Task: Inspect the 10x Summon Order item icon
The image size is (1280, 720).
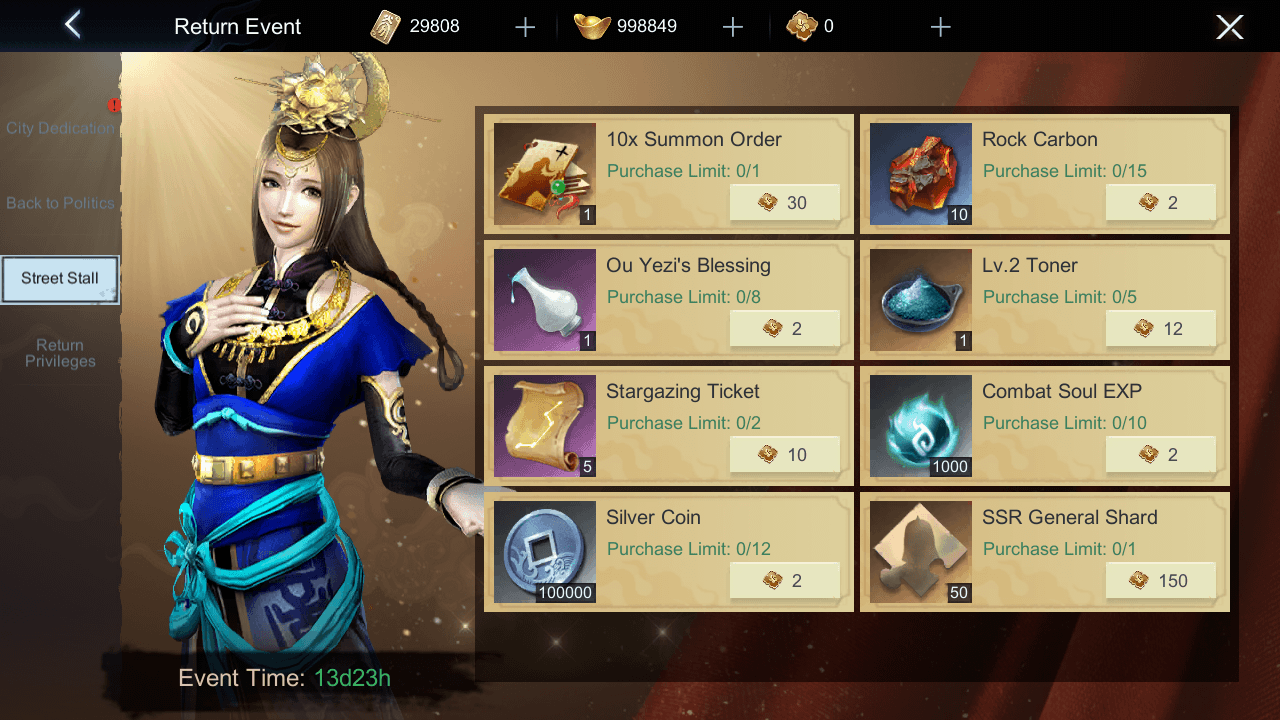Action: coord(545,174)
